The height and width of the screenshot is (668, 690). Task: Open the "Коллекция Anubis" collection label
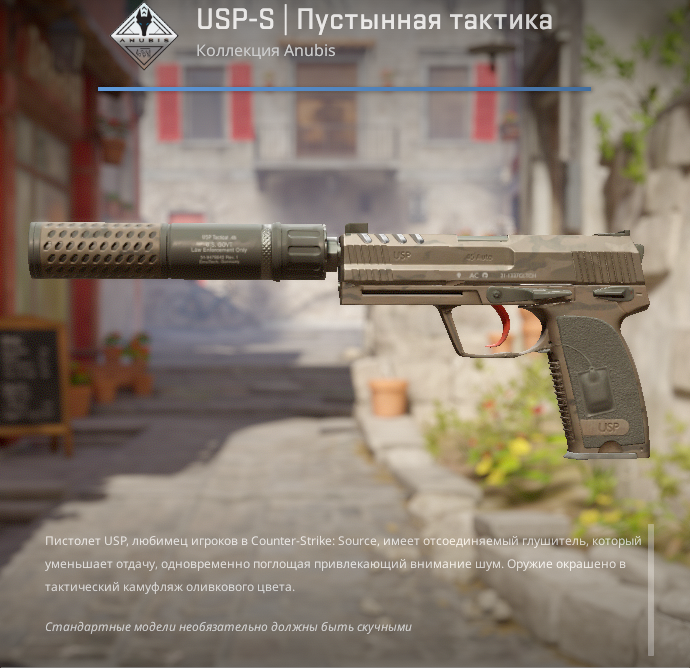[x=265, y=50]
